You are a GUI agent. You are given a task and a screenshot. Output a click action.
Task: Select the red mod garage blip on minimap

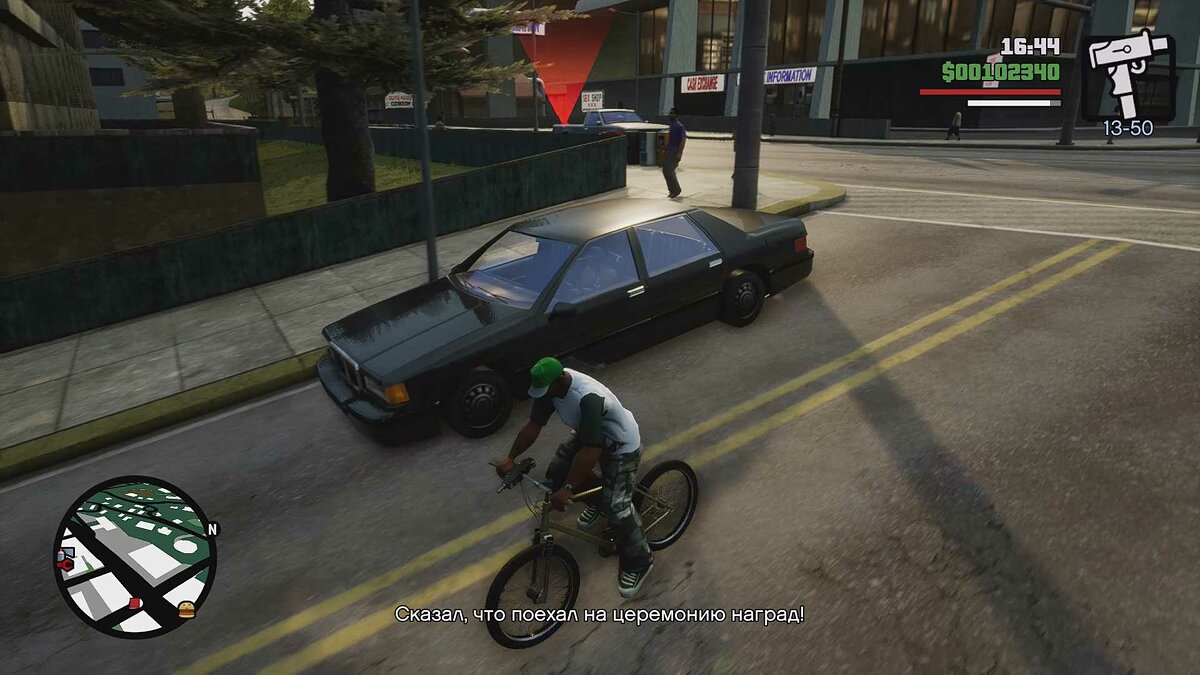pyautogui.click(x=66, y=565)
